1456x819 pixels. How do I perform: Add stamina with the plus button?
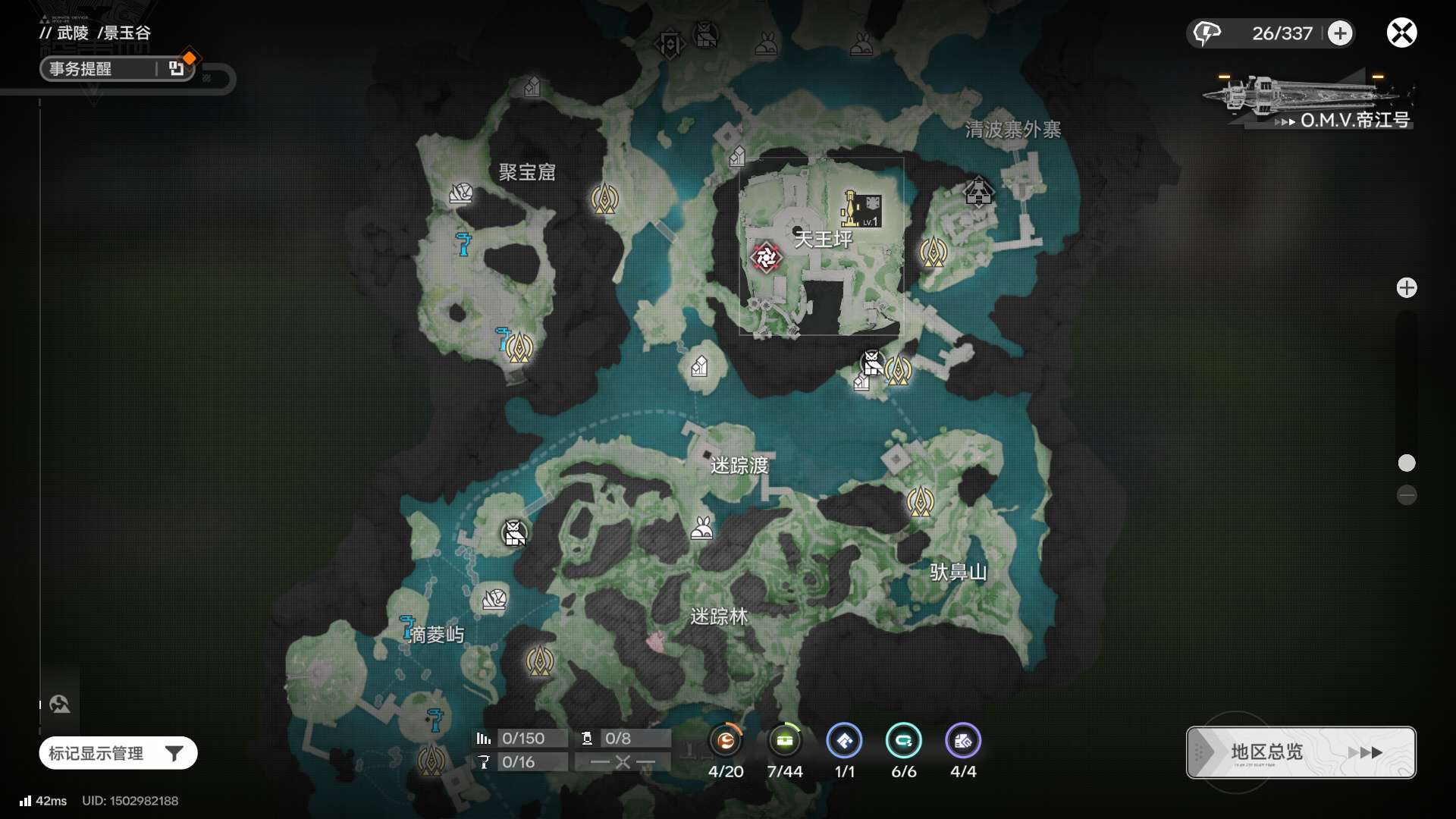(1340, 33)
